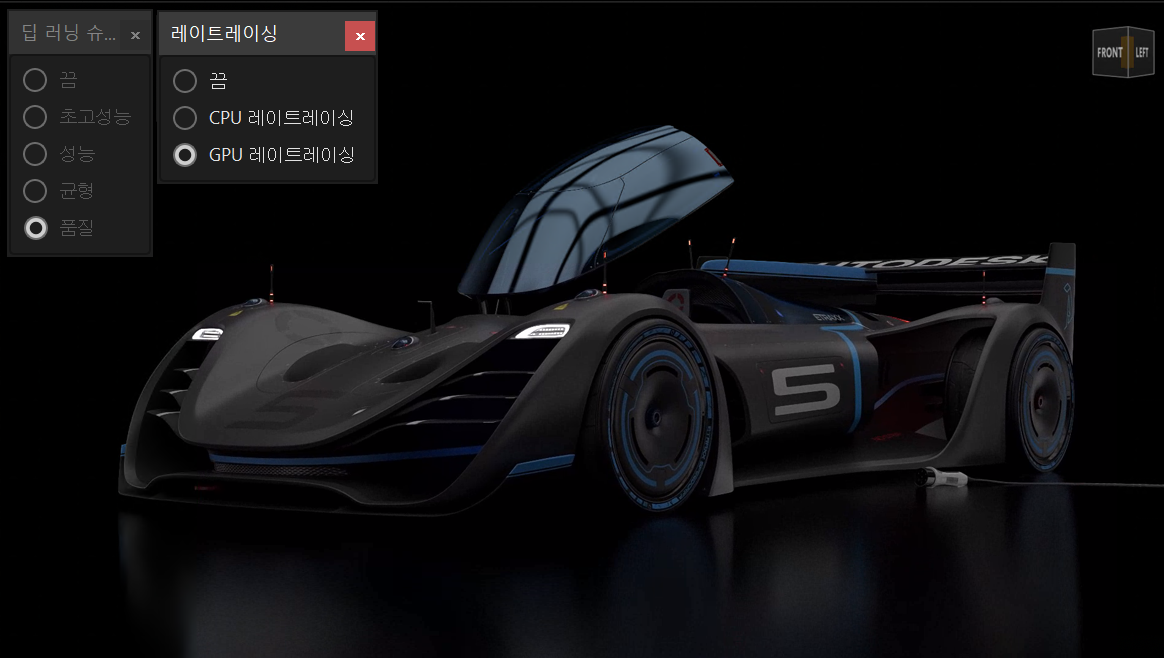Select 끔 in the deep learning panel
This screenshot has width=1164, height=658.
(35, 80)
